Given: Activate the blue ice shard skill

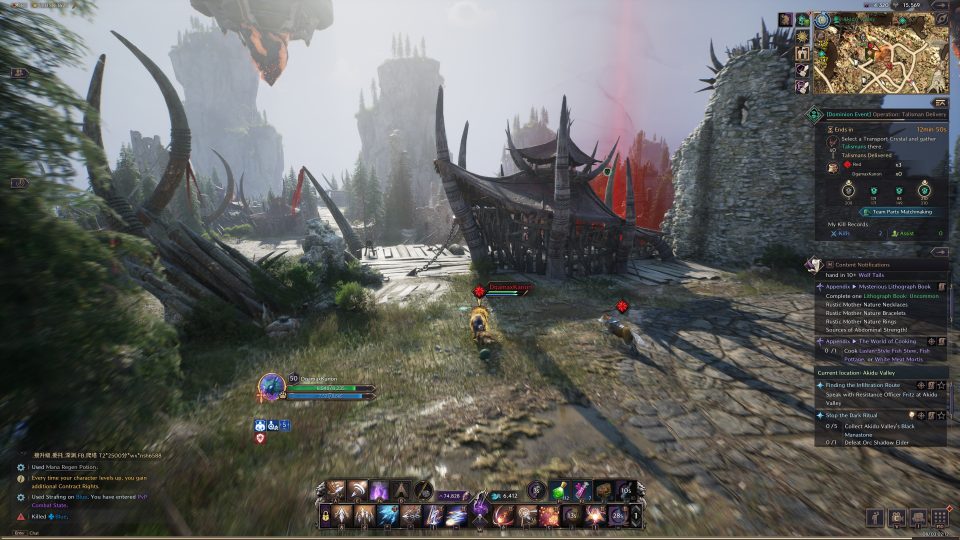Looking at the screenshot, I should click(x=388, y=516).
